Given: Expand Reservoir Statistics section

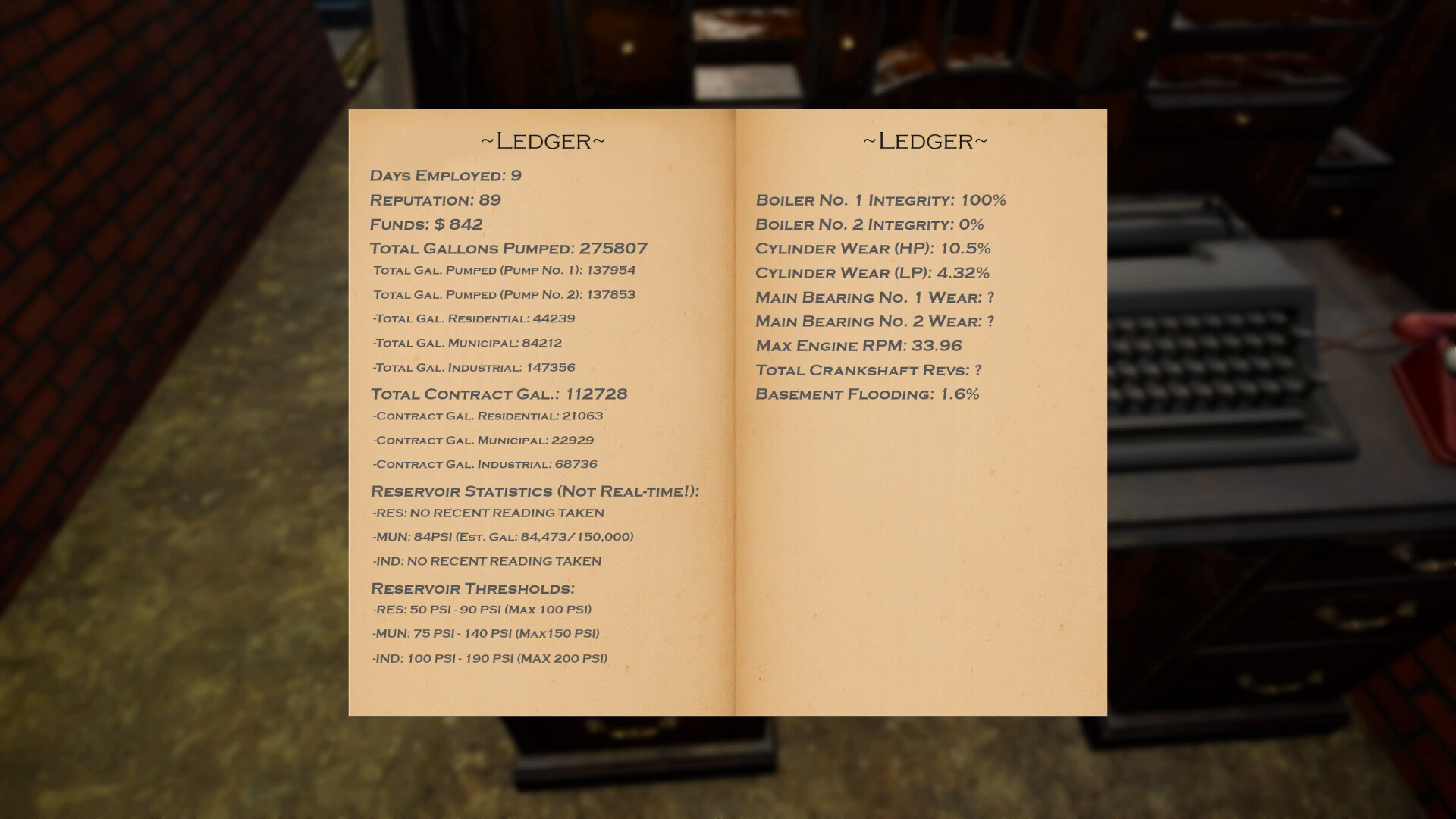Looking at the screenshot, I should point(534,491).
